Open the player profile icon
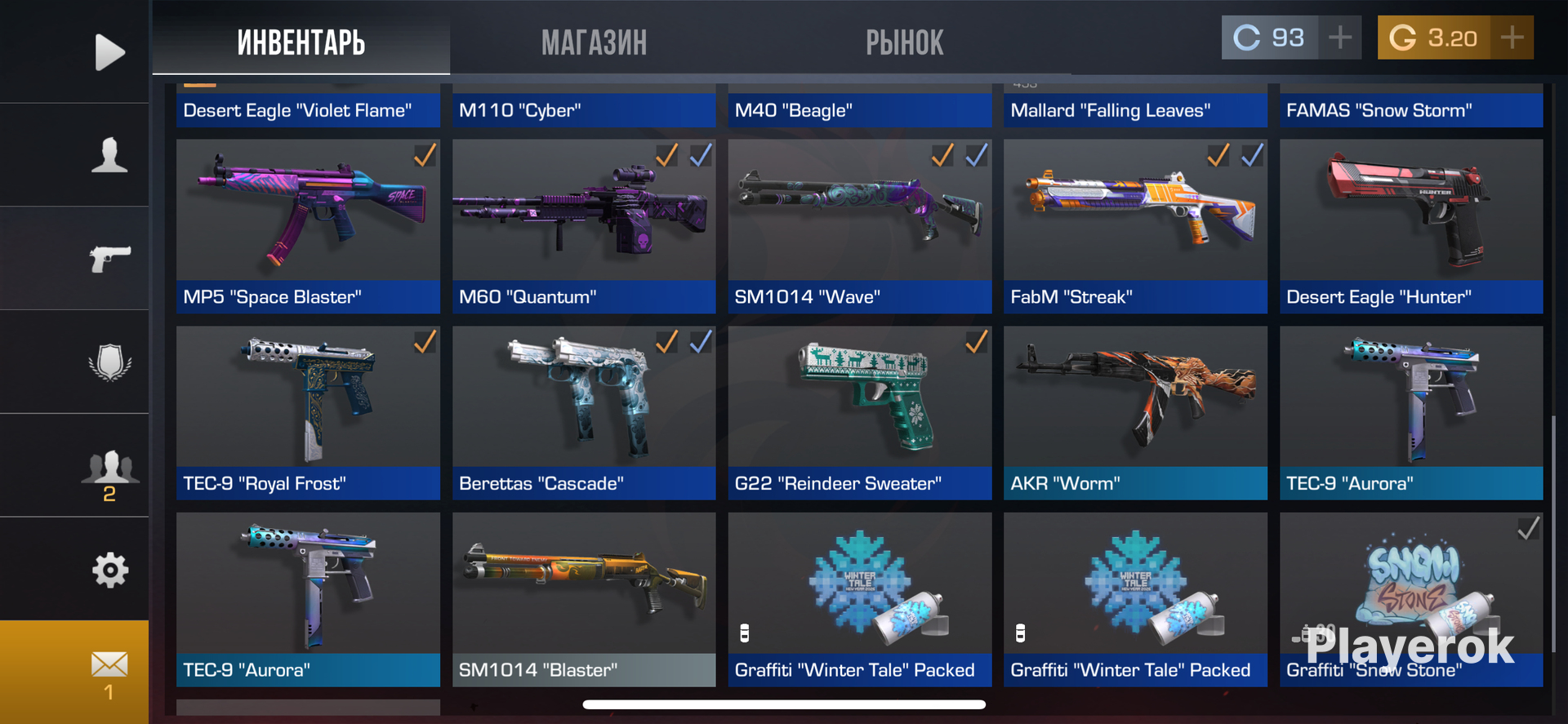Image resolution: width=1568 pixels, height=724 pixels. (x=109, y=155)
